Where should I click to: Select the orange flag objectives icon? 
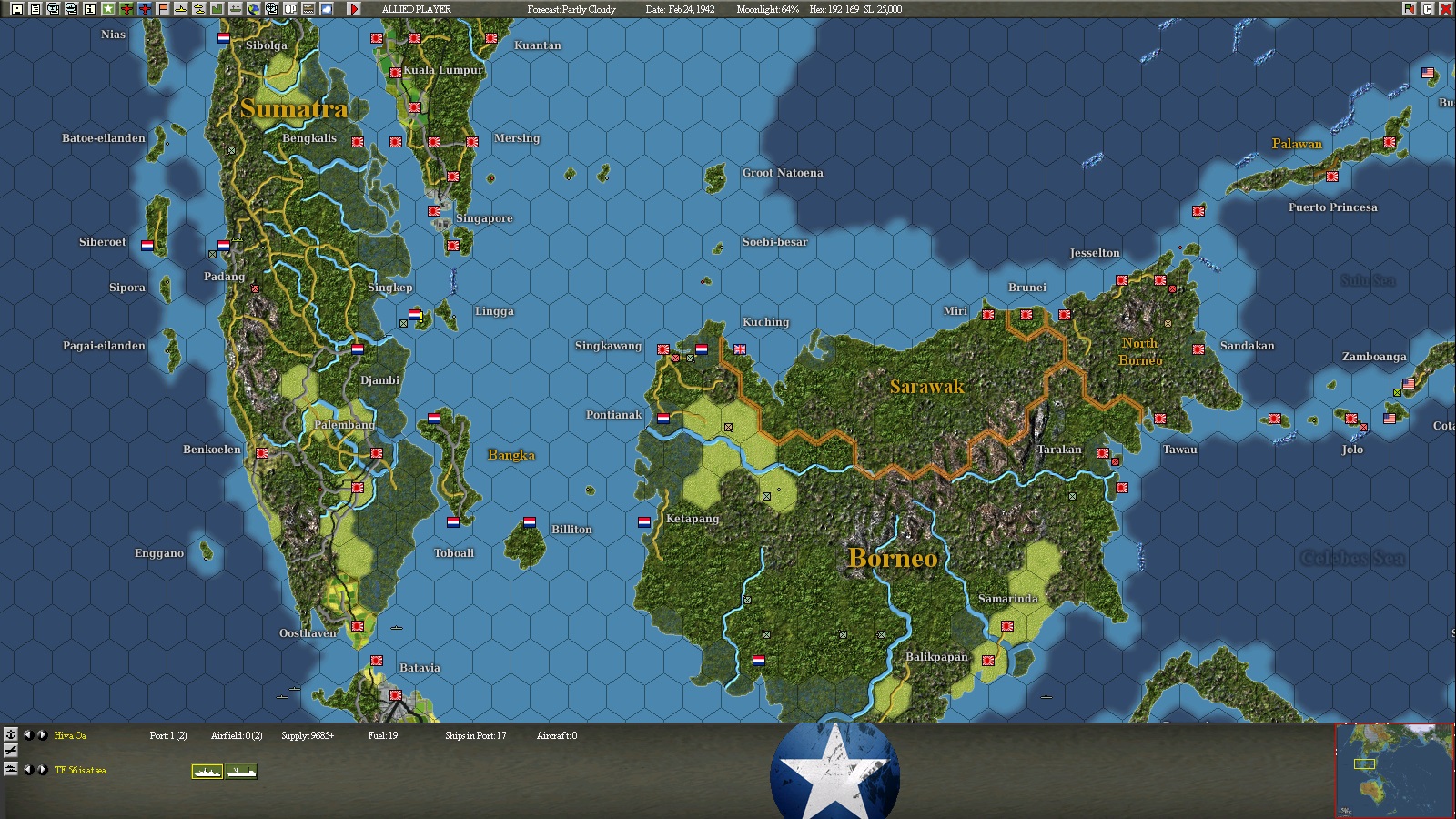coord(161,7)
